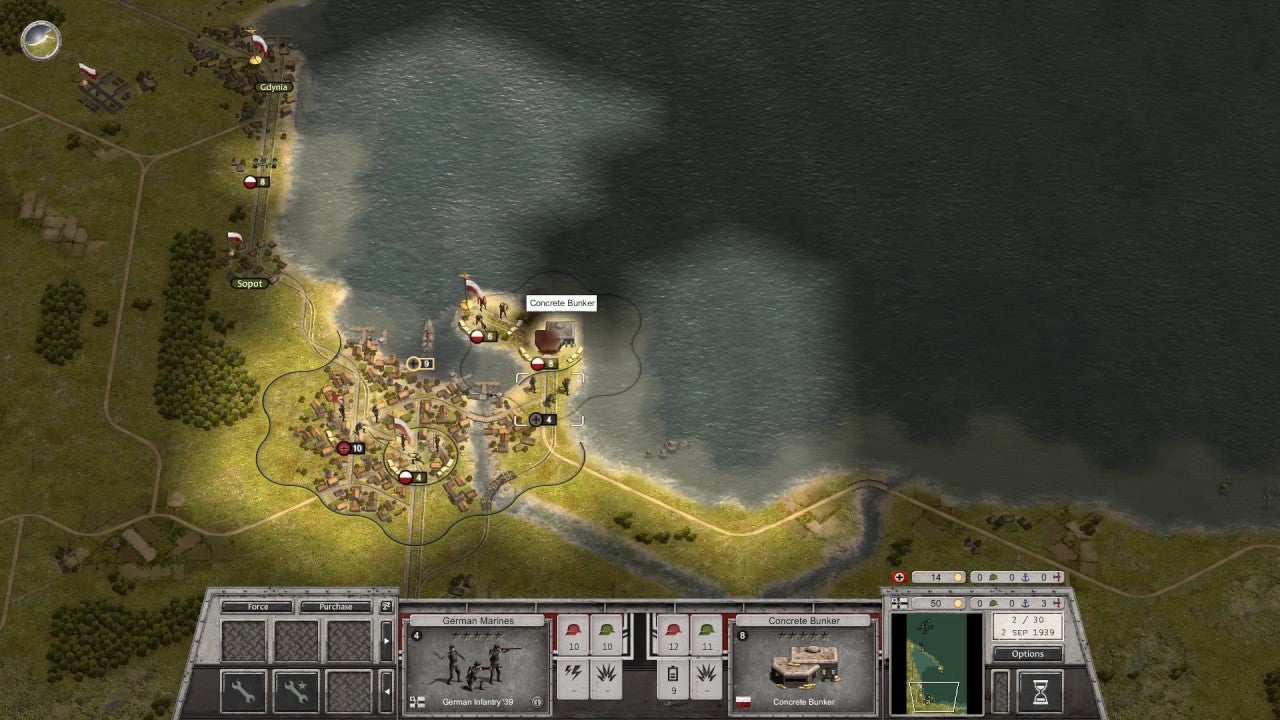1280x720 pixels.
Task: Open the Options menu
Action: [1026, 654]
